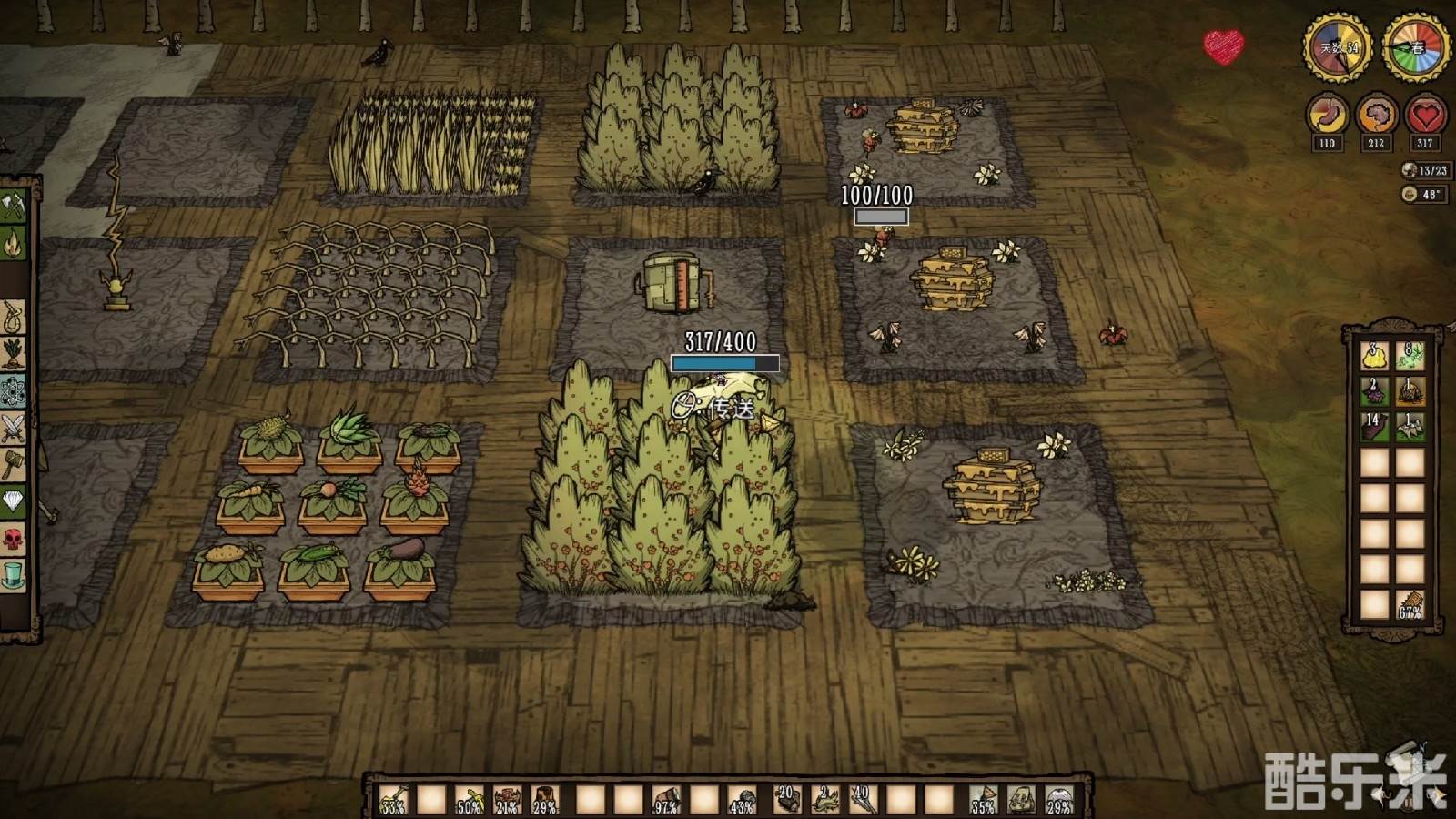The width and height of the screenshot is (1456, 819).
Task: Open the Dress green top hat tab
Action: [x=13, y=575]
